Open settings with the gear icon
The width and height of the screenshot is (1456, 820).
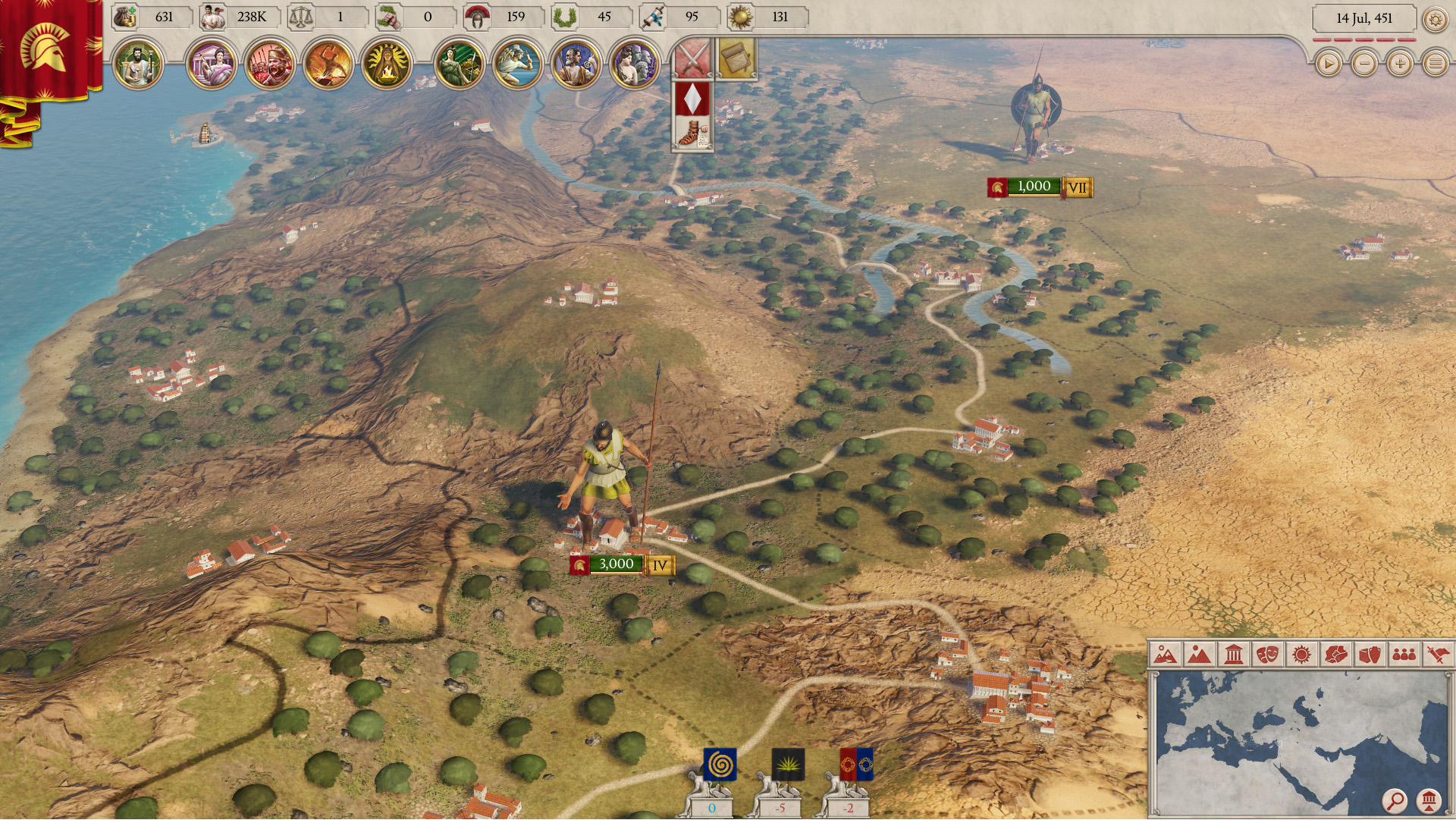click(x=1435, y=19)
